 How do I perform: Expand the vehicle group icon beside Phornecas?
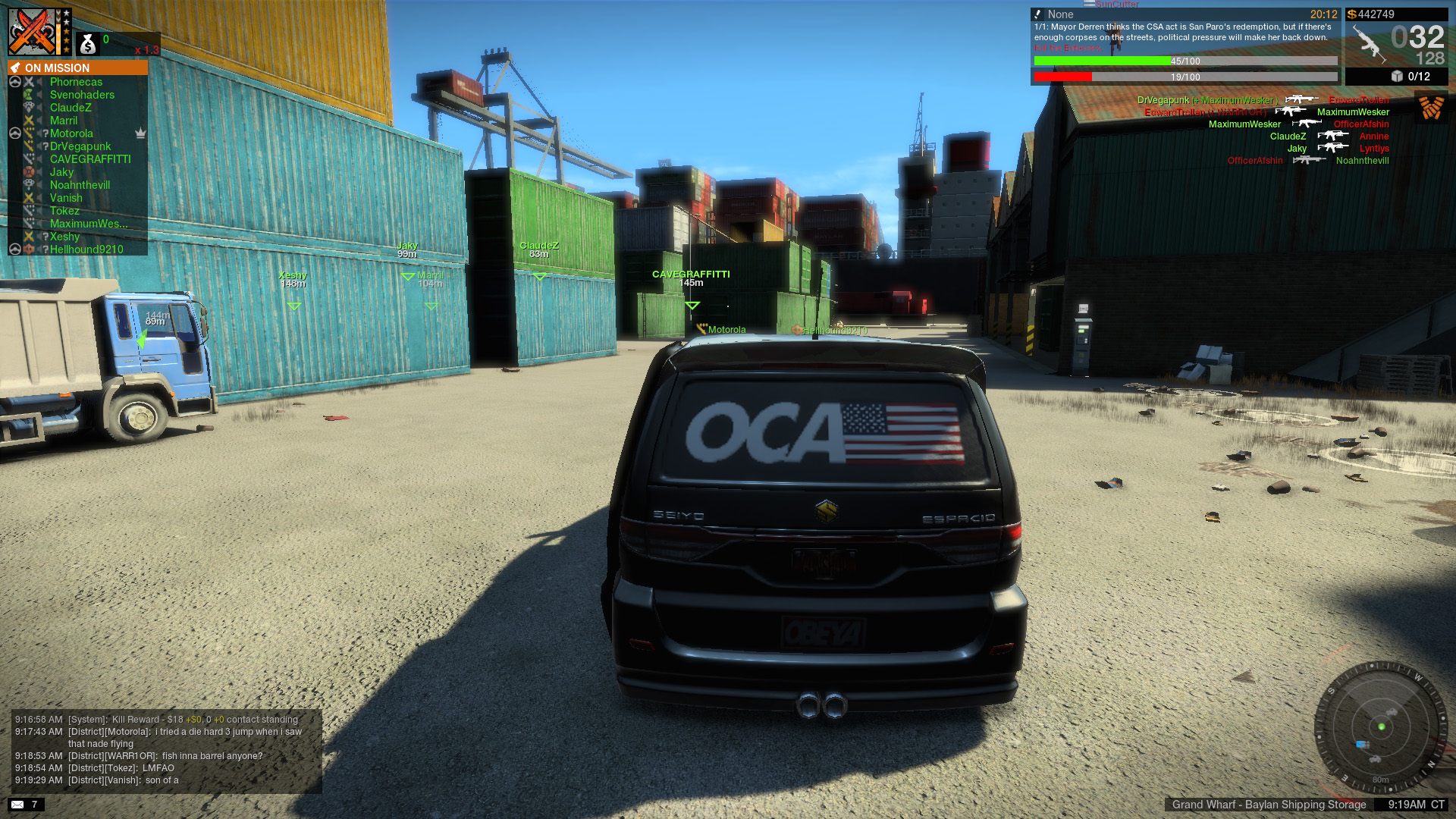click(15, 82)
